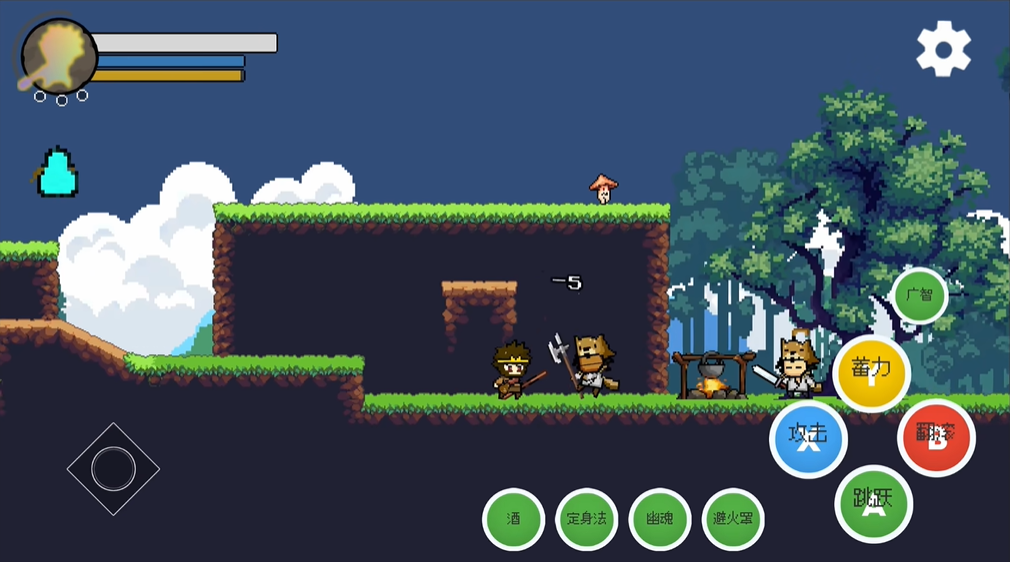Tap the blue 攻击 attack button
The height and width of the screenshot is (562, 1010).
point(808,439)
